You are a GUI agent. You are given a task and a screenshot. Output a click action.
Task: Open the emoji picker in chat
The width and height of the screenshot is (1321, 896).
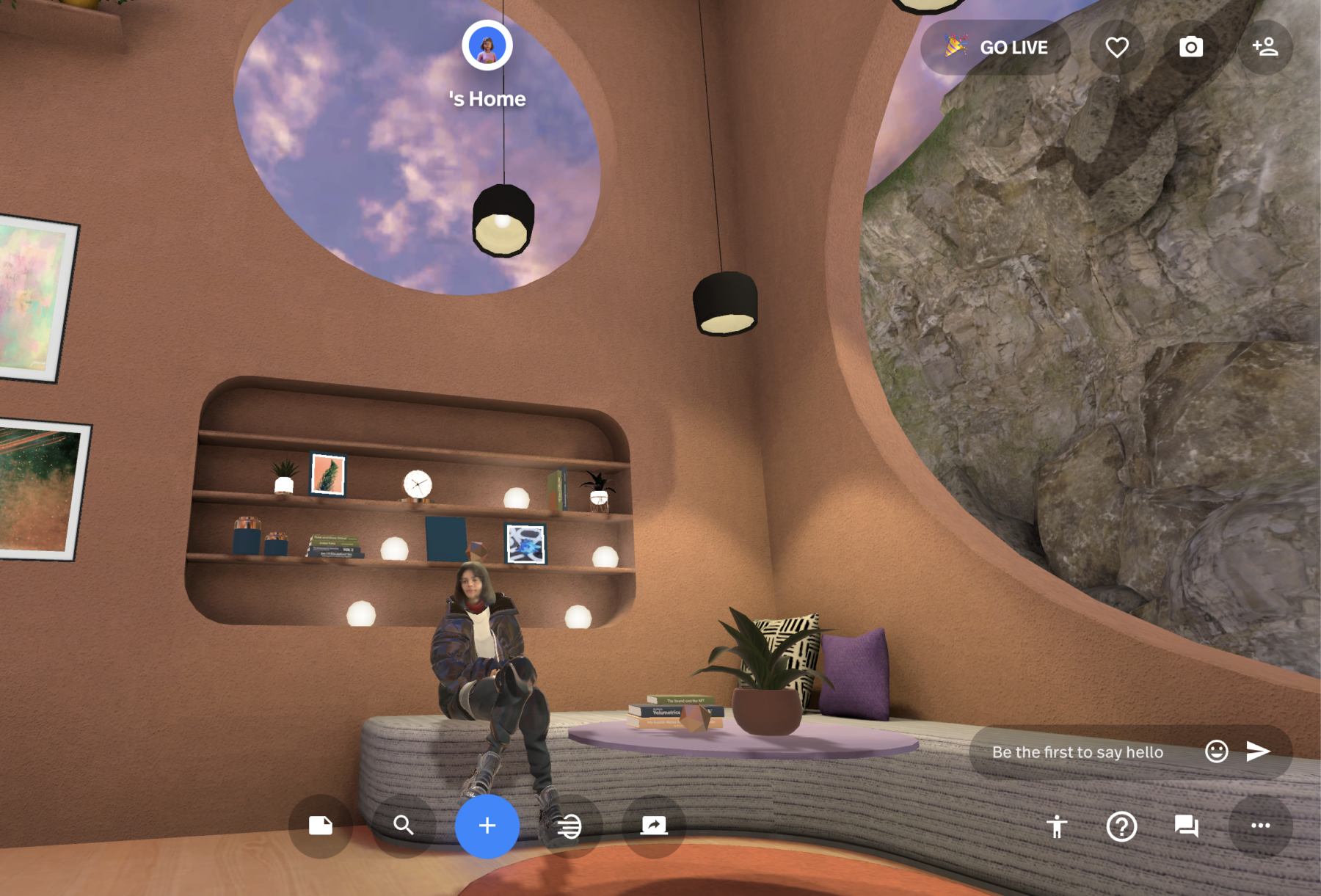point(1216,751)
